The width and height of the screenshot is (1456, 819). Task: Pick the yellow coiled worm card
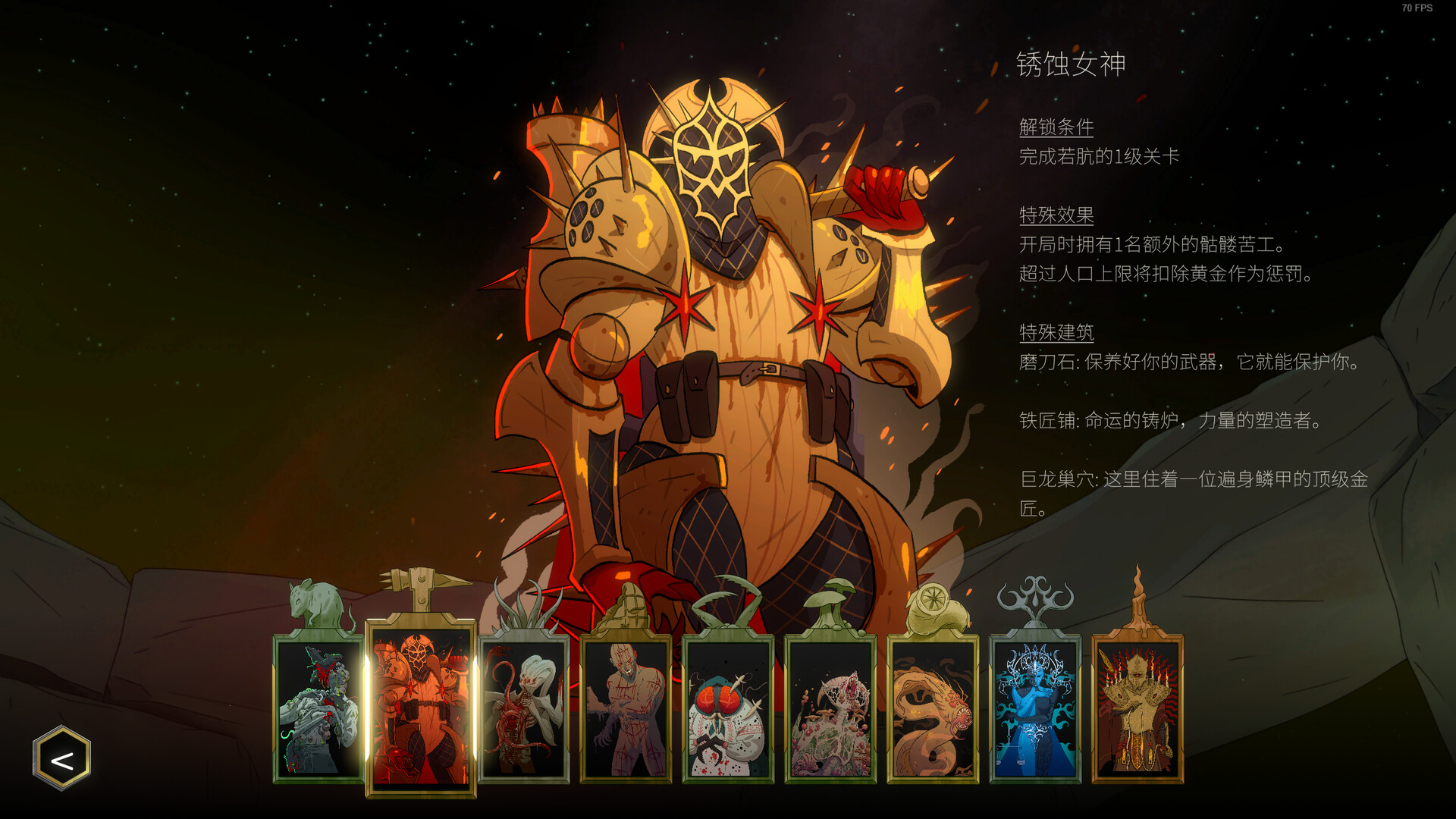point(934,709)
